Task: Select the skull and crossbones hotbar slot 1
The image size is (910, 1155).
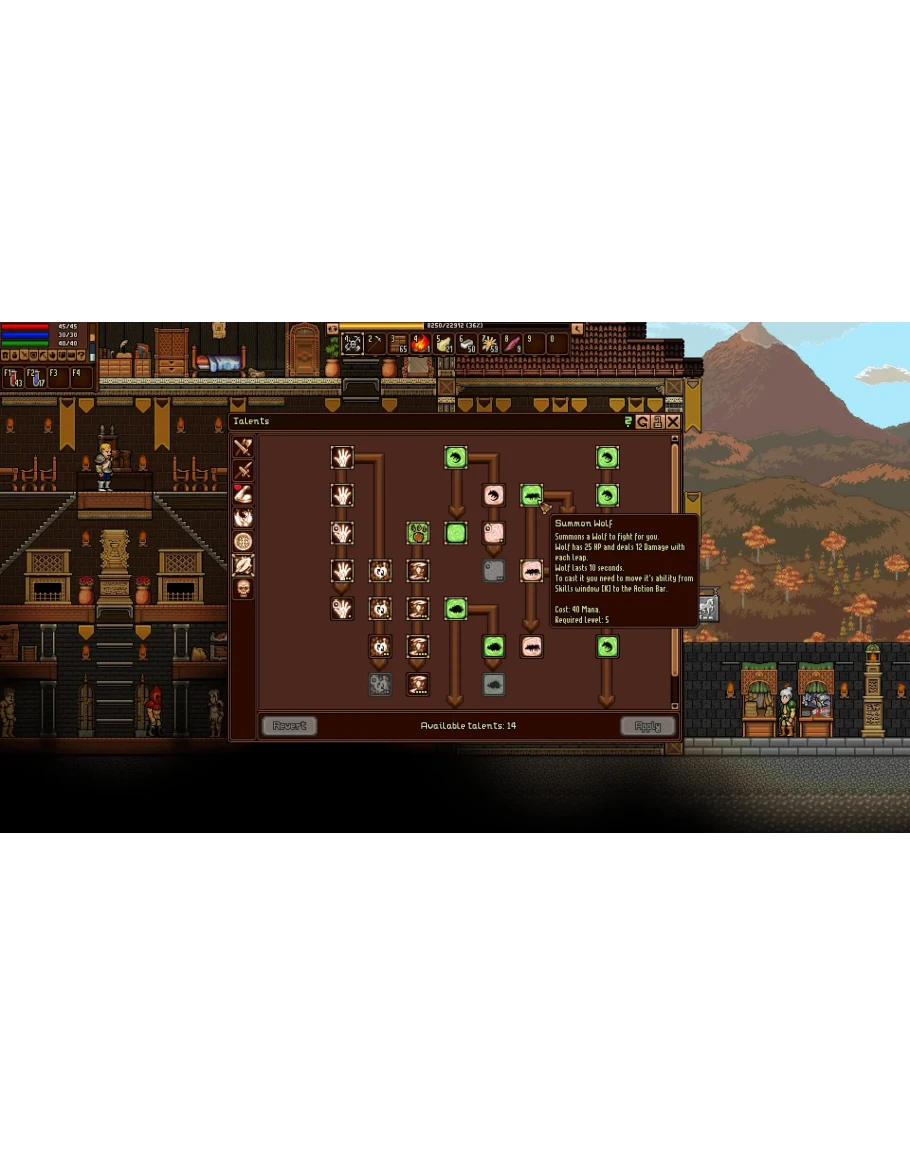Action: point(353,344)
